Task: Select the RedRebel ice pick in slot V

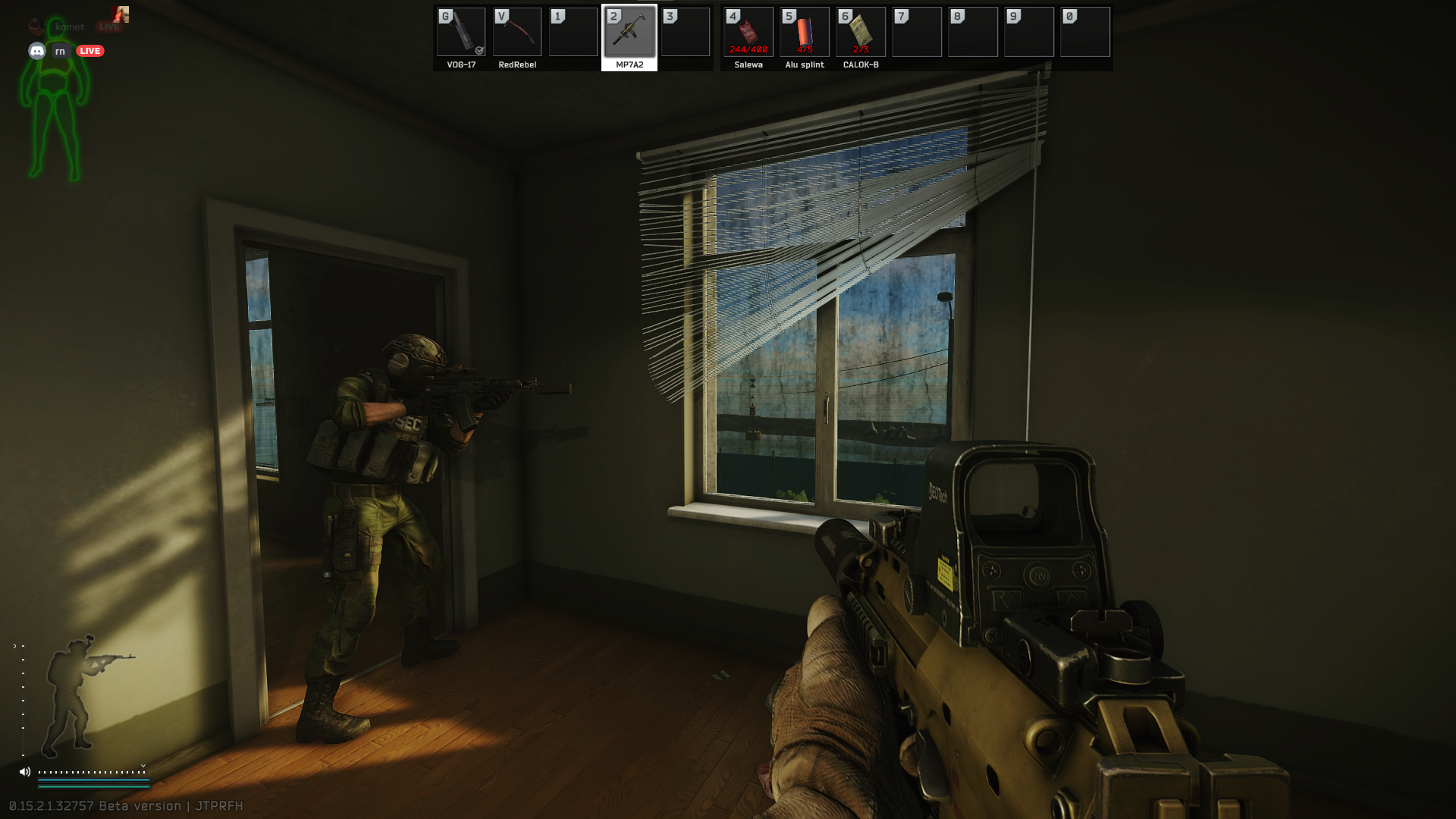Action: [x=516, y=32]
